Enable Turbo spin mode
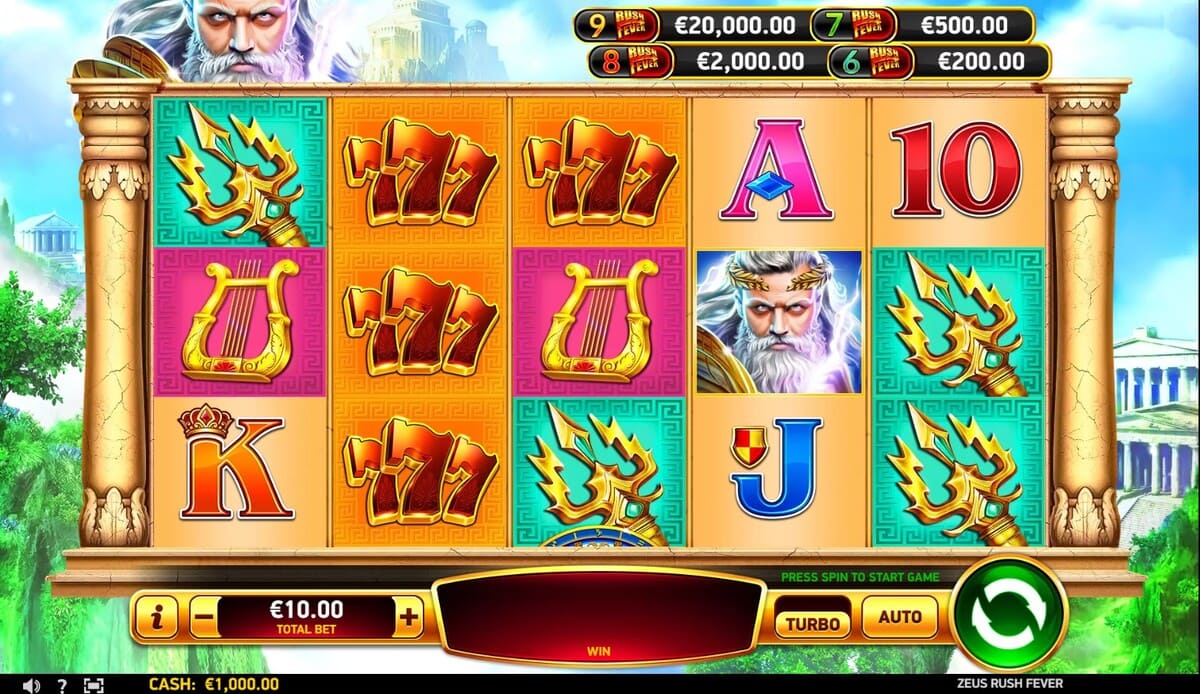The width and height of the screenshot is (1200, 694). [812, 622]
